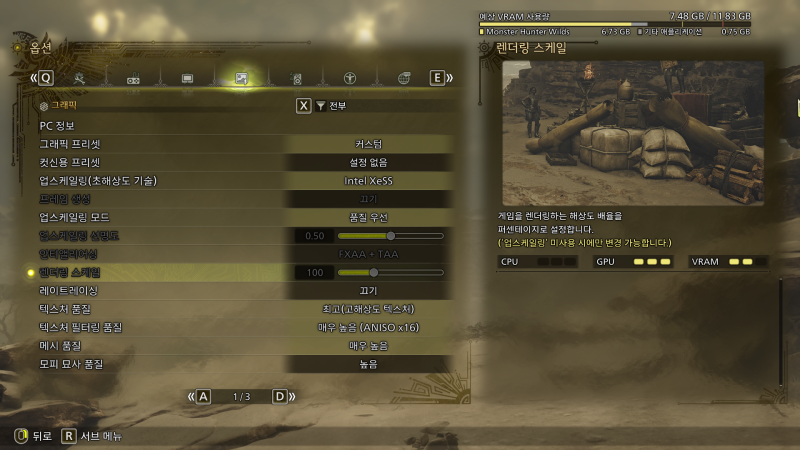
Task: Open the controller settings tab
Action: point(133,78)
